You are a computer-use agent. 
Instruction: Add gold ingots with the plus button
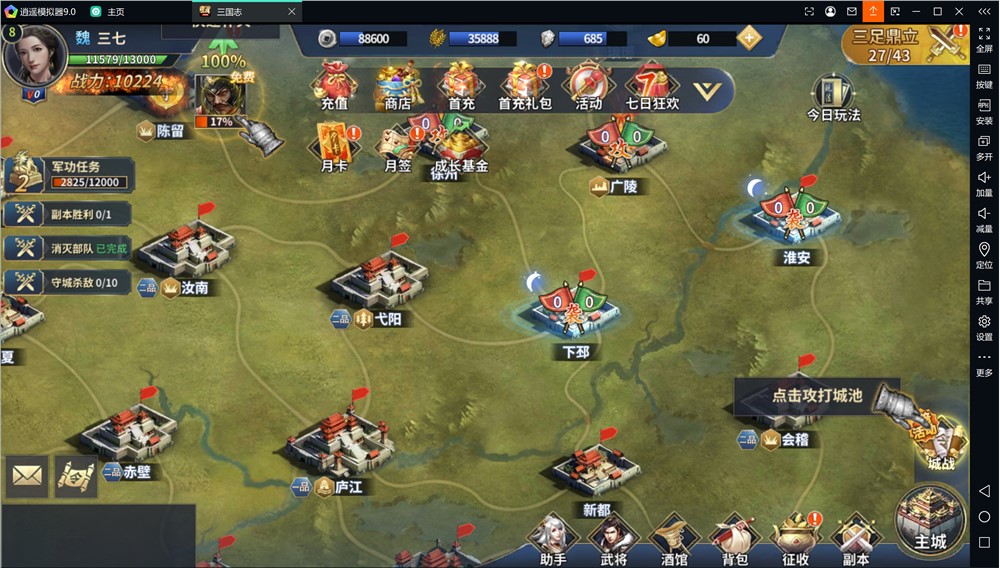pos(749,38)
